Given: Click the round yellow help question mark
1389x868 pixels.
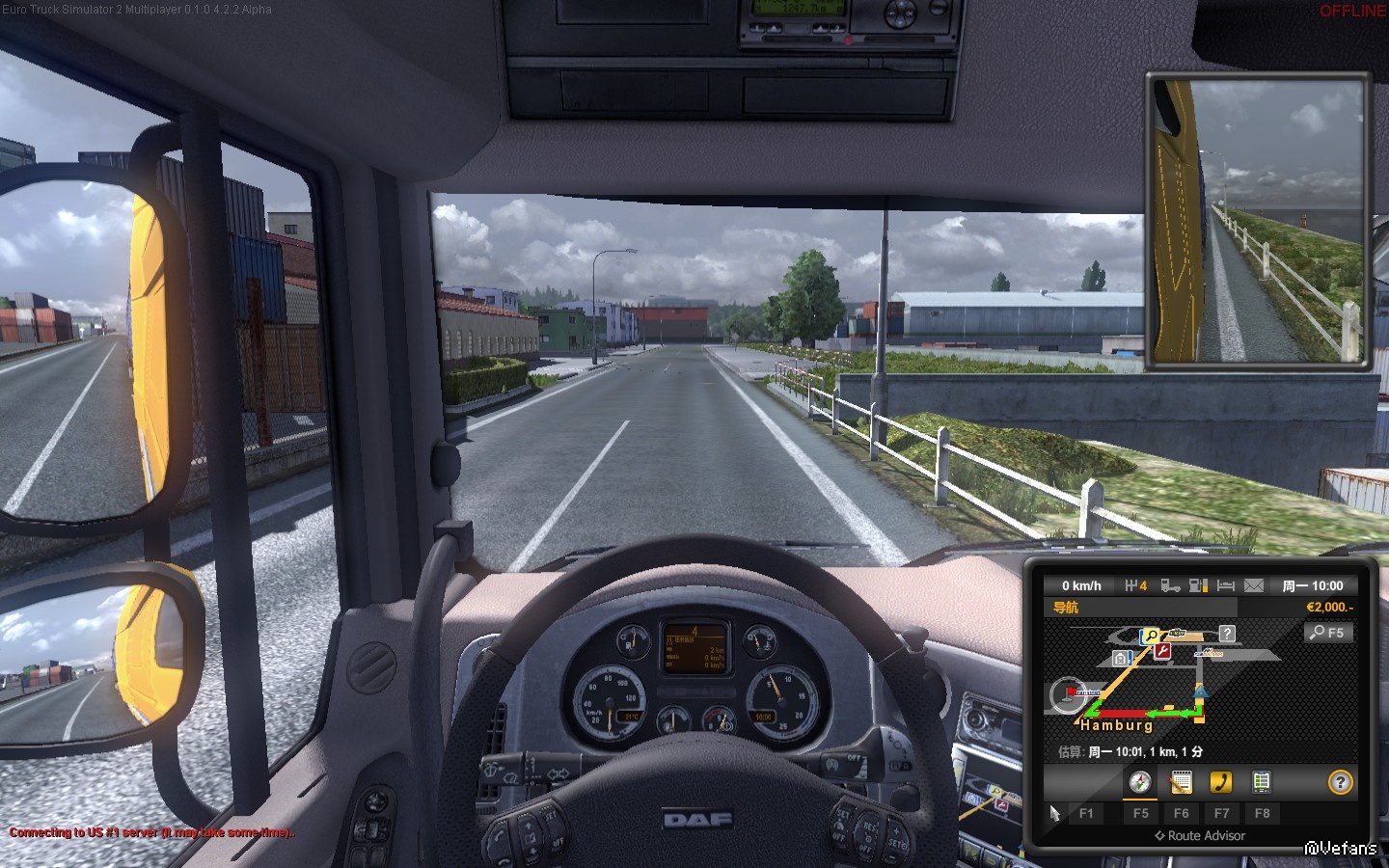Looking at the screenshot, I should [1340, 782].
